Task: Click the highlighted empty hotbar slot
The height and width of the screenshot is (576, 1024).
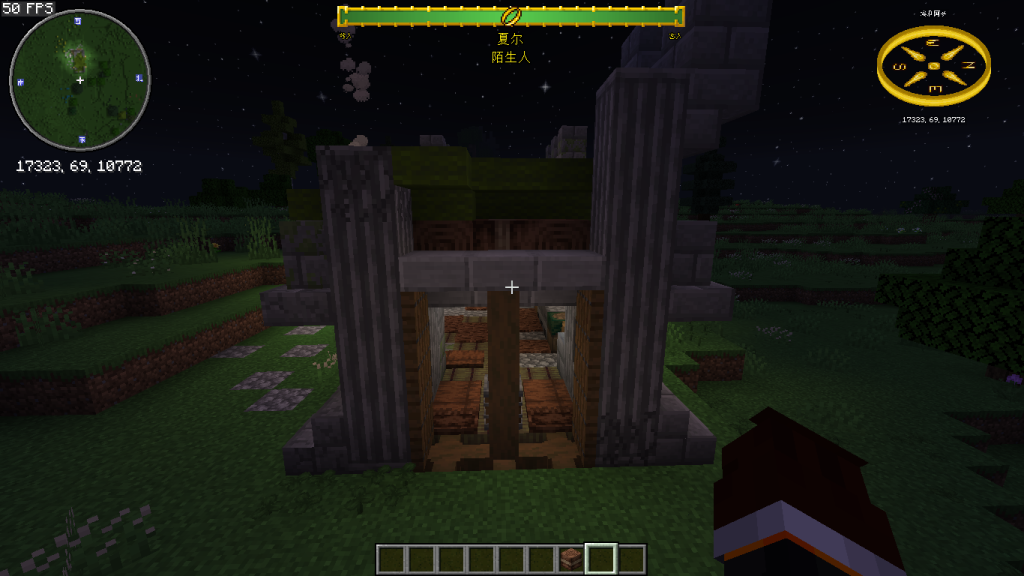Action: point(601,559)
